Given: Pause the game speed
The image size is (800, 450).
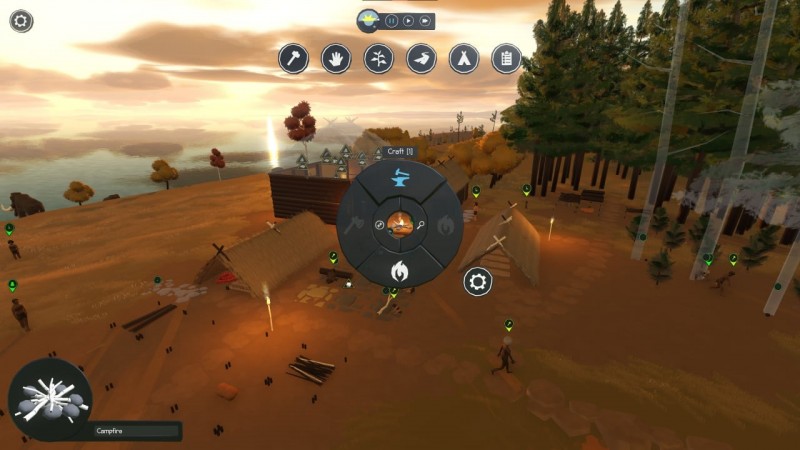Looking at the screenshot, I should [x=391, y=20].
